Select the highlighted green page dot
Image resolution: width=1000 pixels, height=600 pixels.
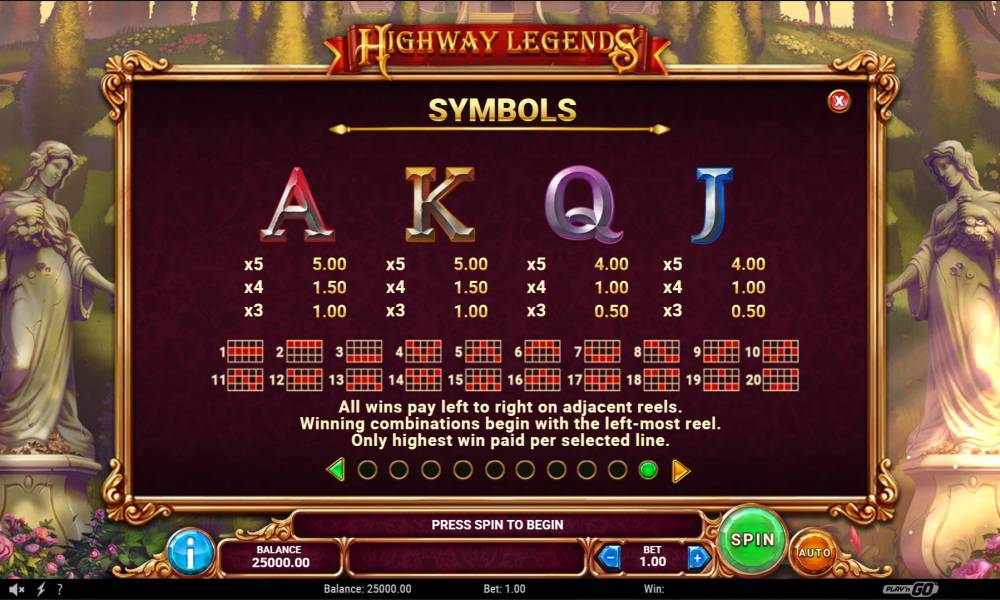point(648,469)
